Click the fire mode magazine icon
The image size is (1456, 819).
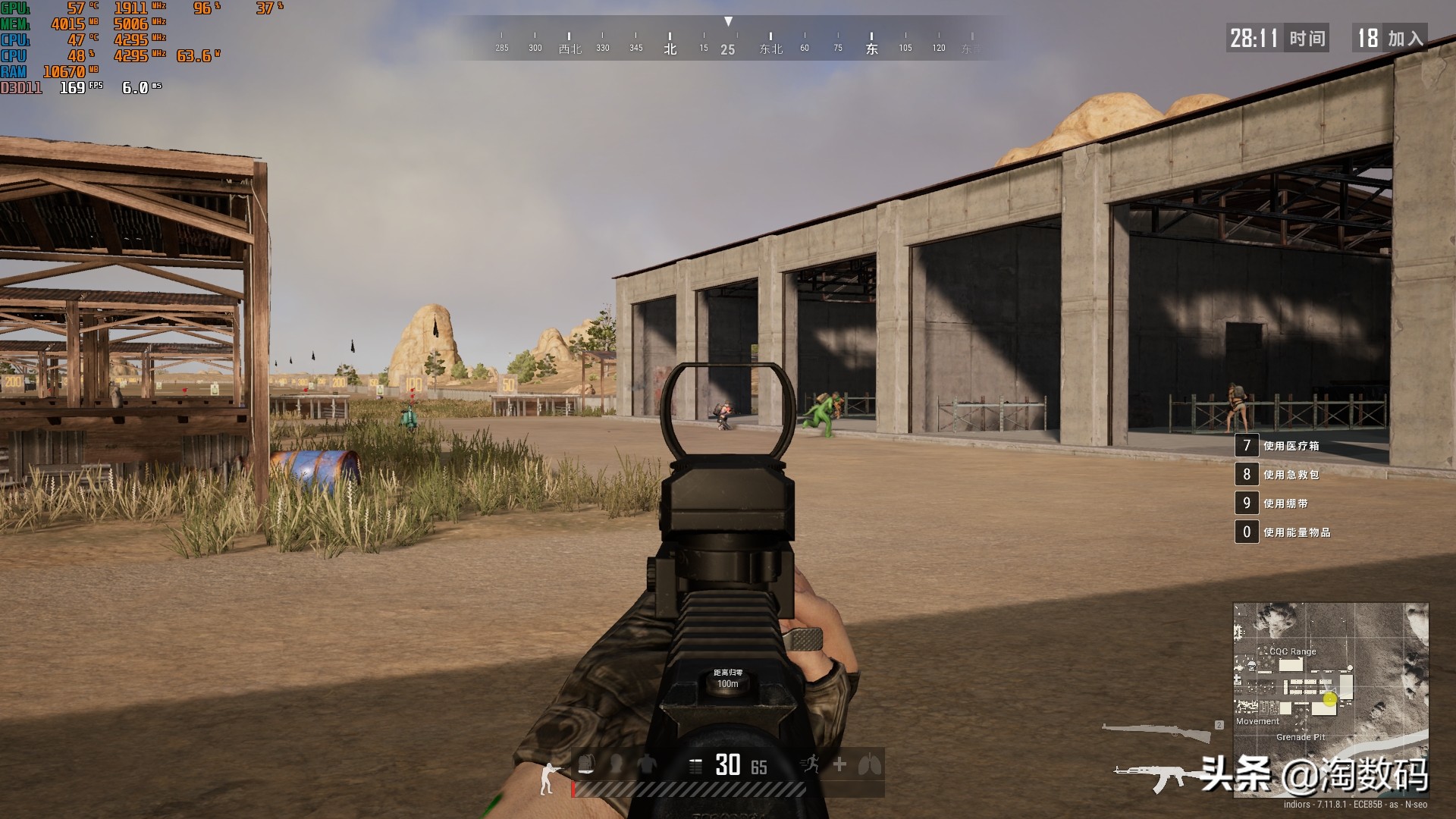695,766
